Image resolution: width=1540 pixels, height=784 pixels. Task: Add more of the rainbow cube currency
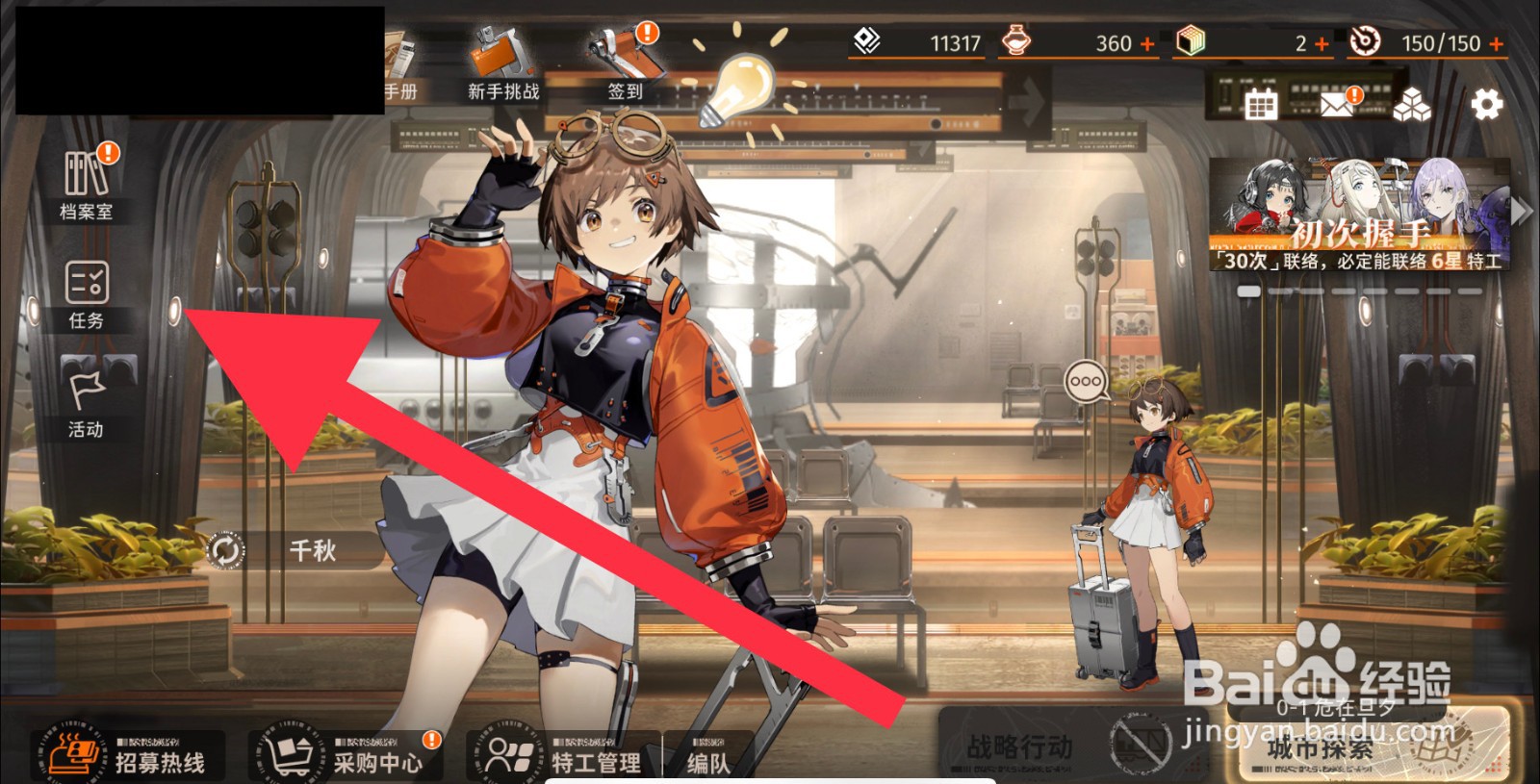pyautogui.click(x=1322, y=44)
